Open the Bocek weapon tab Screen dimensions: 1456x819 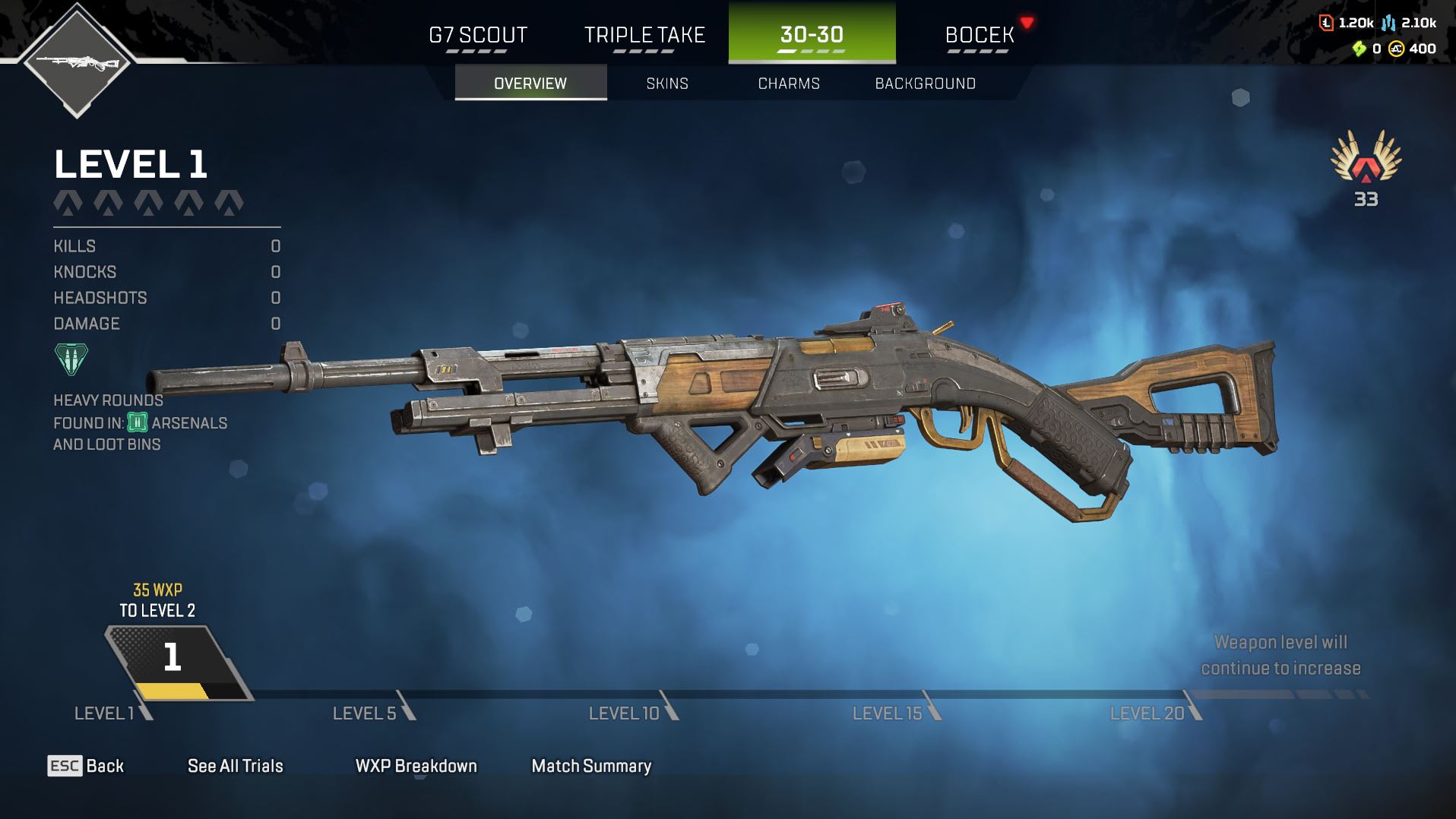[x=980, y=35]
